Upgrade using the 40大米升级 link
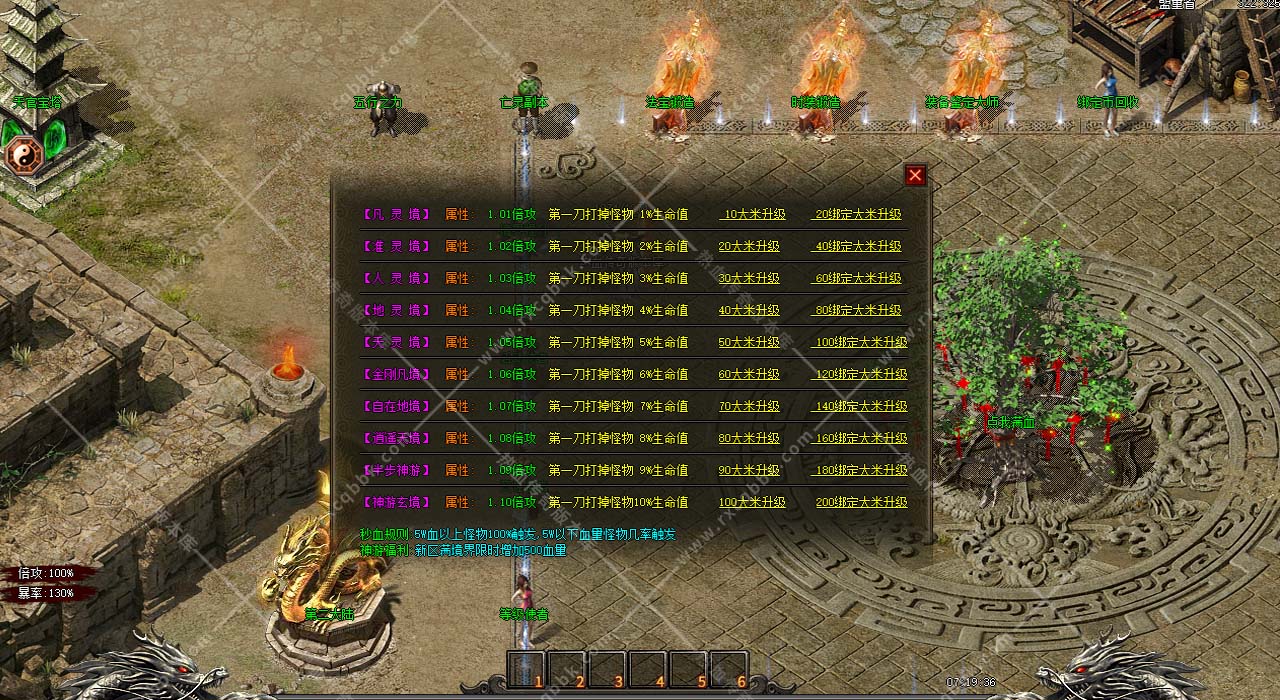Screen dimensions: 1280x700 coord(749,310)
